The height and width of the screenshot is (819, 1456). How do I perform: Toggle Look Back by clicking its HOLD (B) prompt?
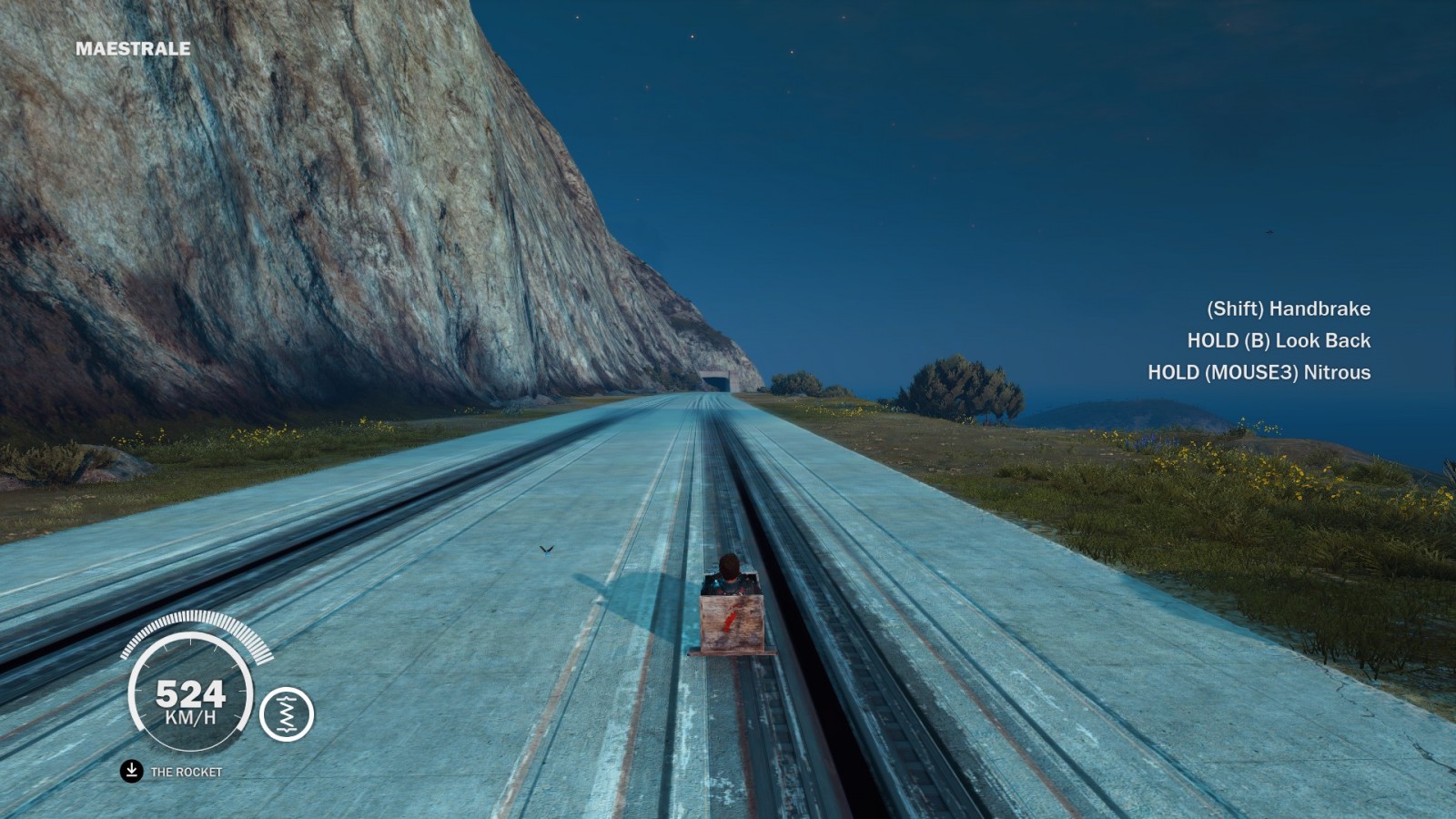1278,340
